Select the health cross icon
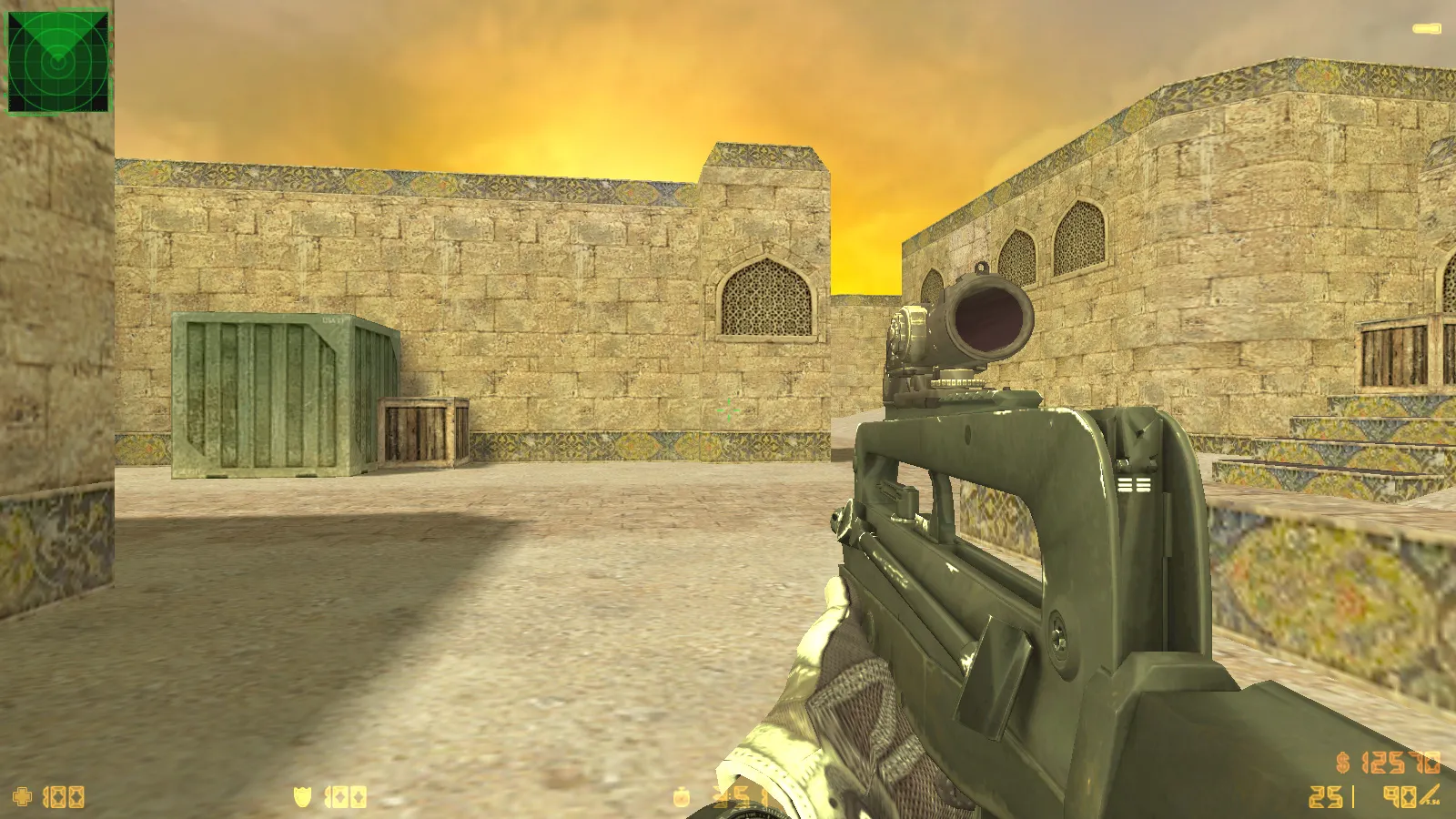Image resolution: width=1456 pixels, height=819 pixels. (x=21, y=796)
